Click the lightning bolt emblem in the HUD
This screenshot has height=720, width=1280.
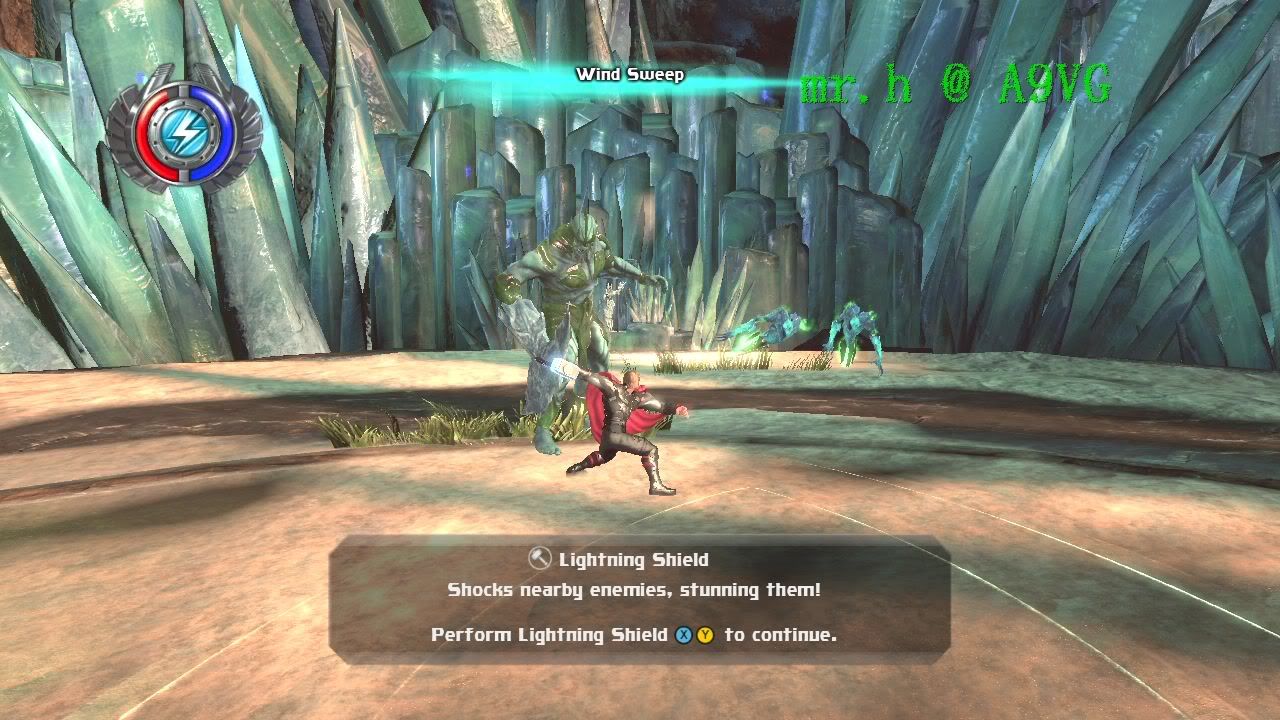click(183, 131)
